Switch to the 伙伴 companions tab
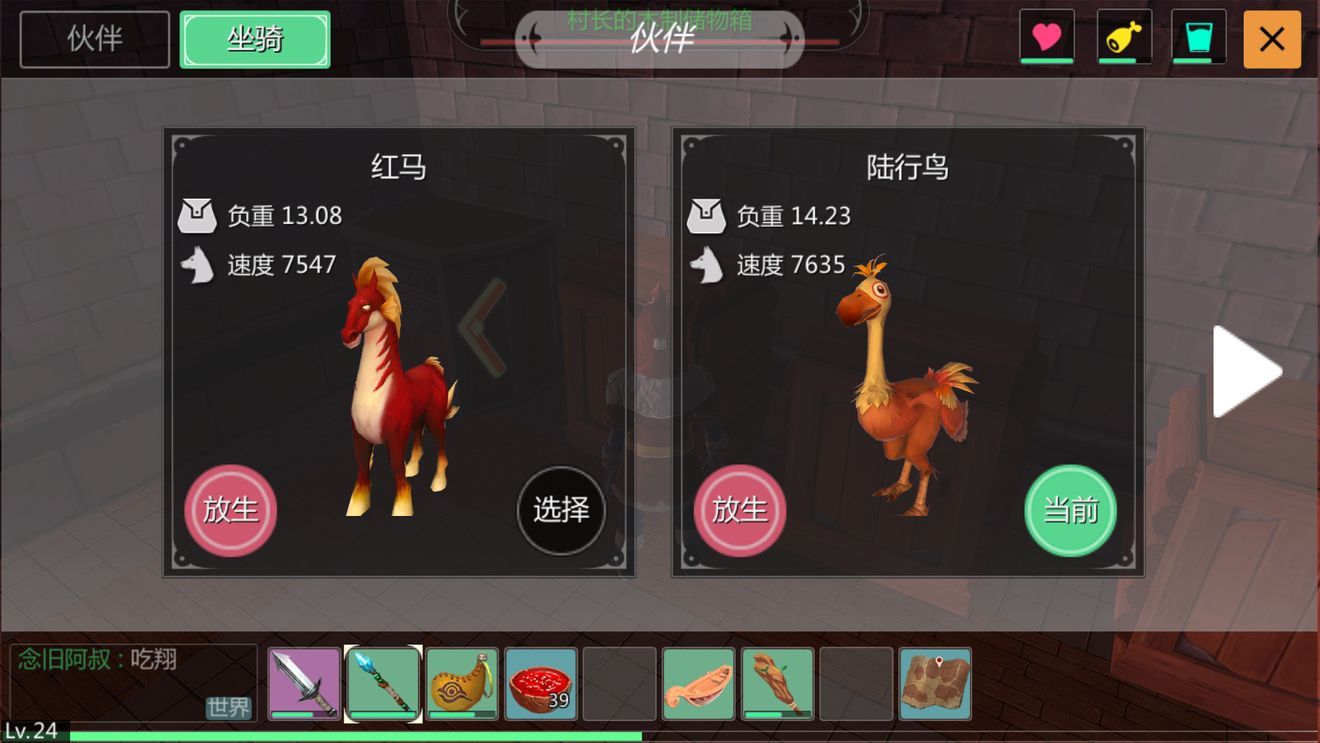The width and height of the screenshot is (1320, 743). [95, 39]
